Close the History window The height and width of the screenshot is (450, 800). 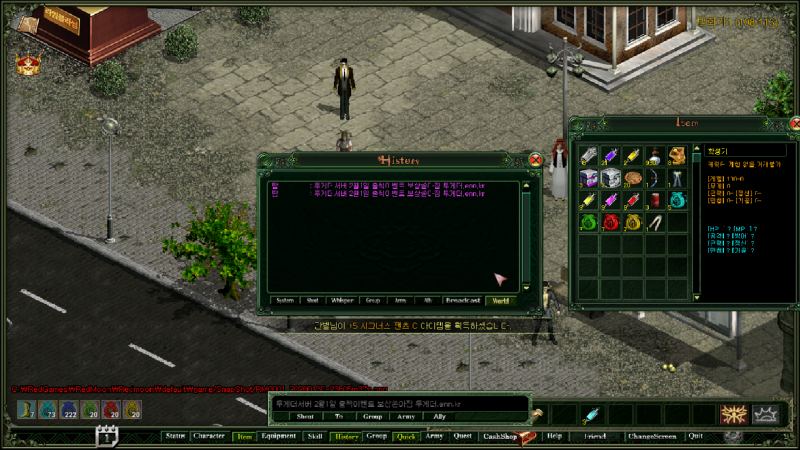coord(536,160)
